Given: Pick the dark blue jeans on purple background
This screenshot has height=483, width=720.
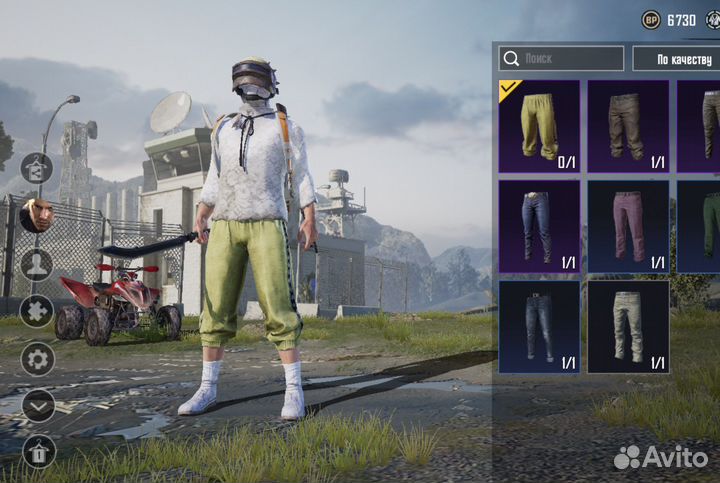Looking at the screenshot, I should pyautogui.click(x=539, y=226).
